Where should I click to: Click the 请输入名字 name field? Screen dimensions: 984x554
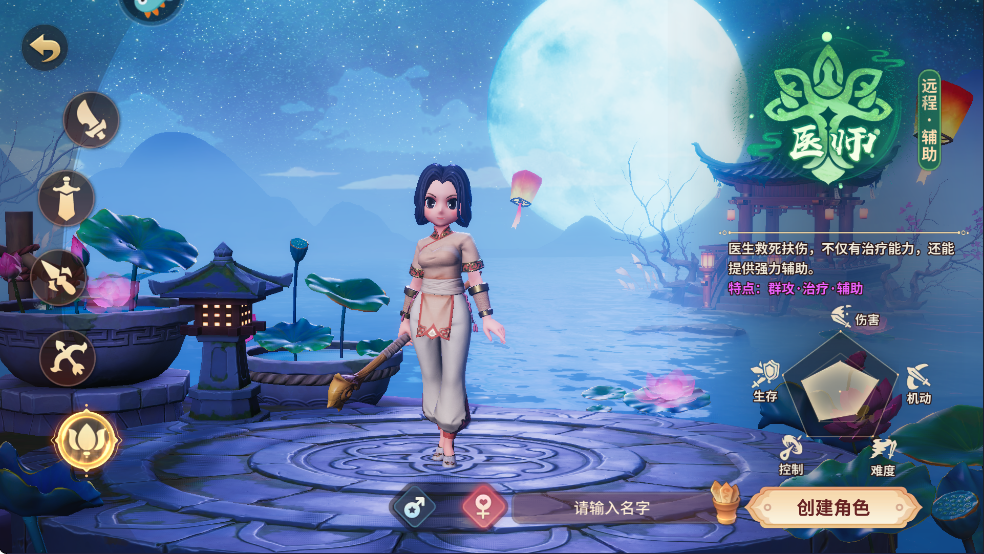click(612, 507)
